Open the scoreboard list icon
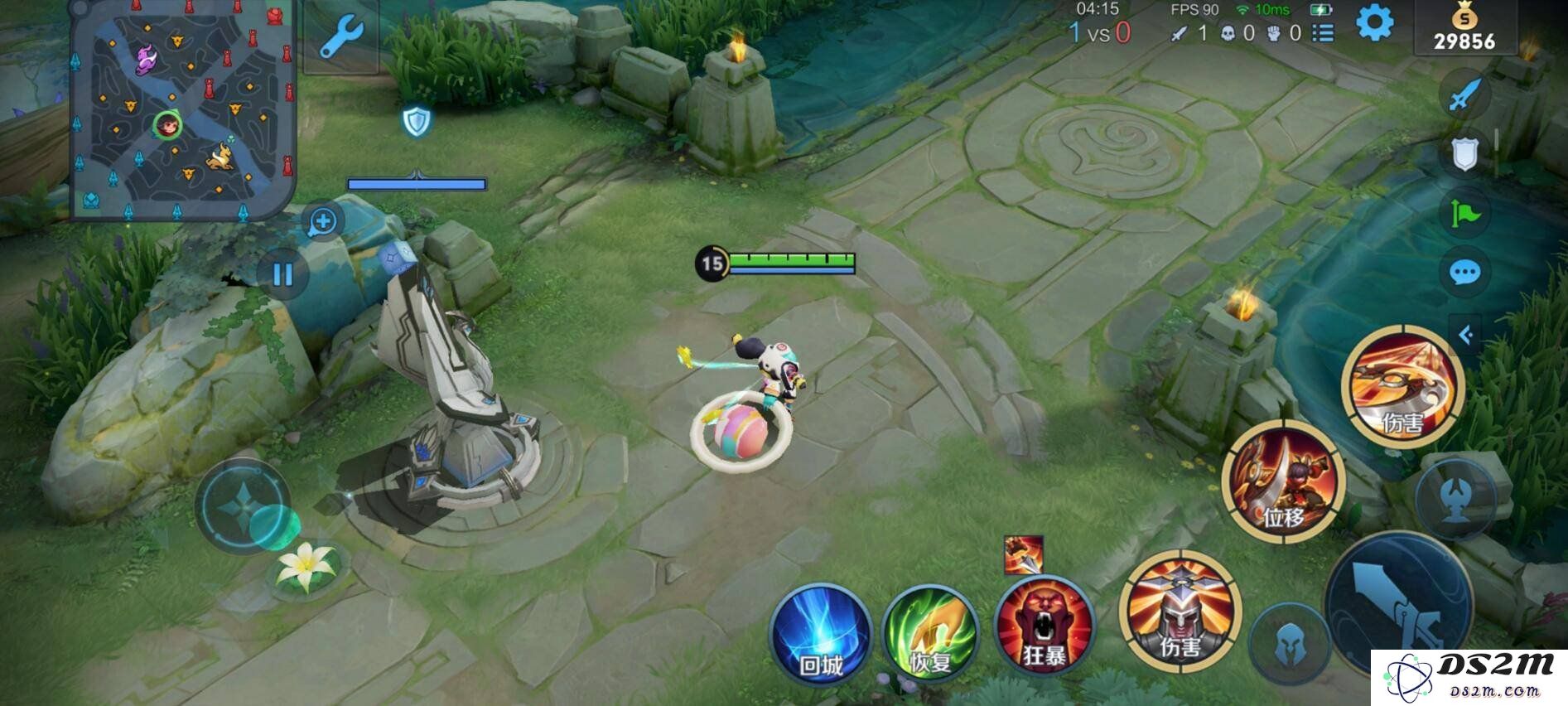Image resolution: width=1568 pixels, height=706 pixels. 1324,33
